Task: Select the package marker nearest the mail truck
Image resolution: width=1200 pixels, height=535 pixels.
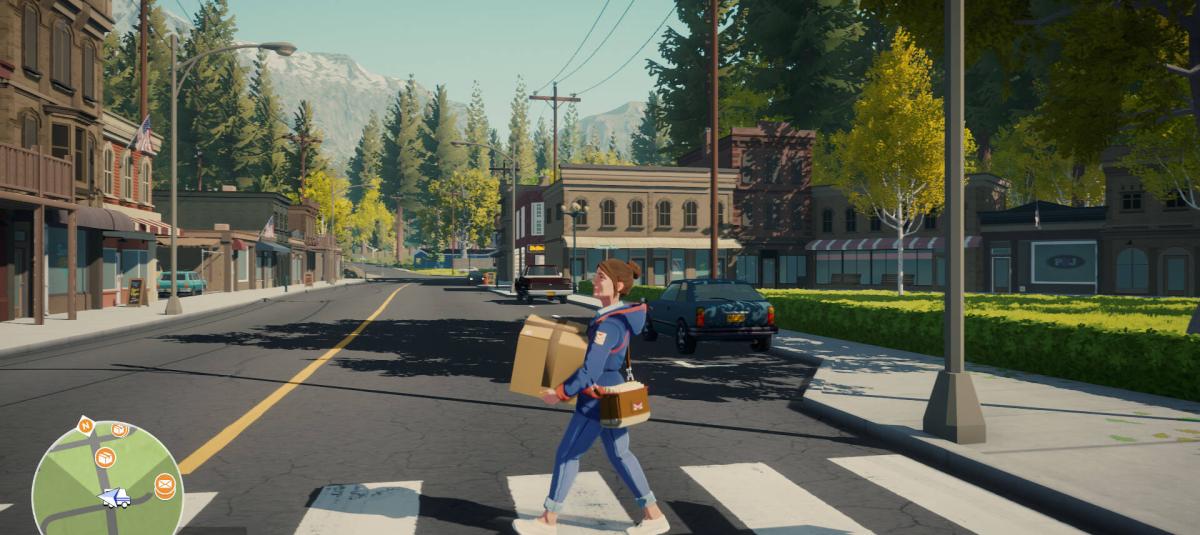Action: click(105, 458)
